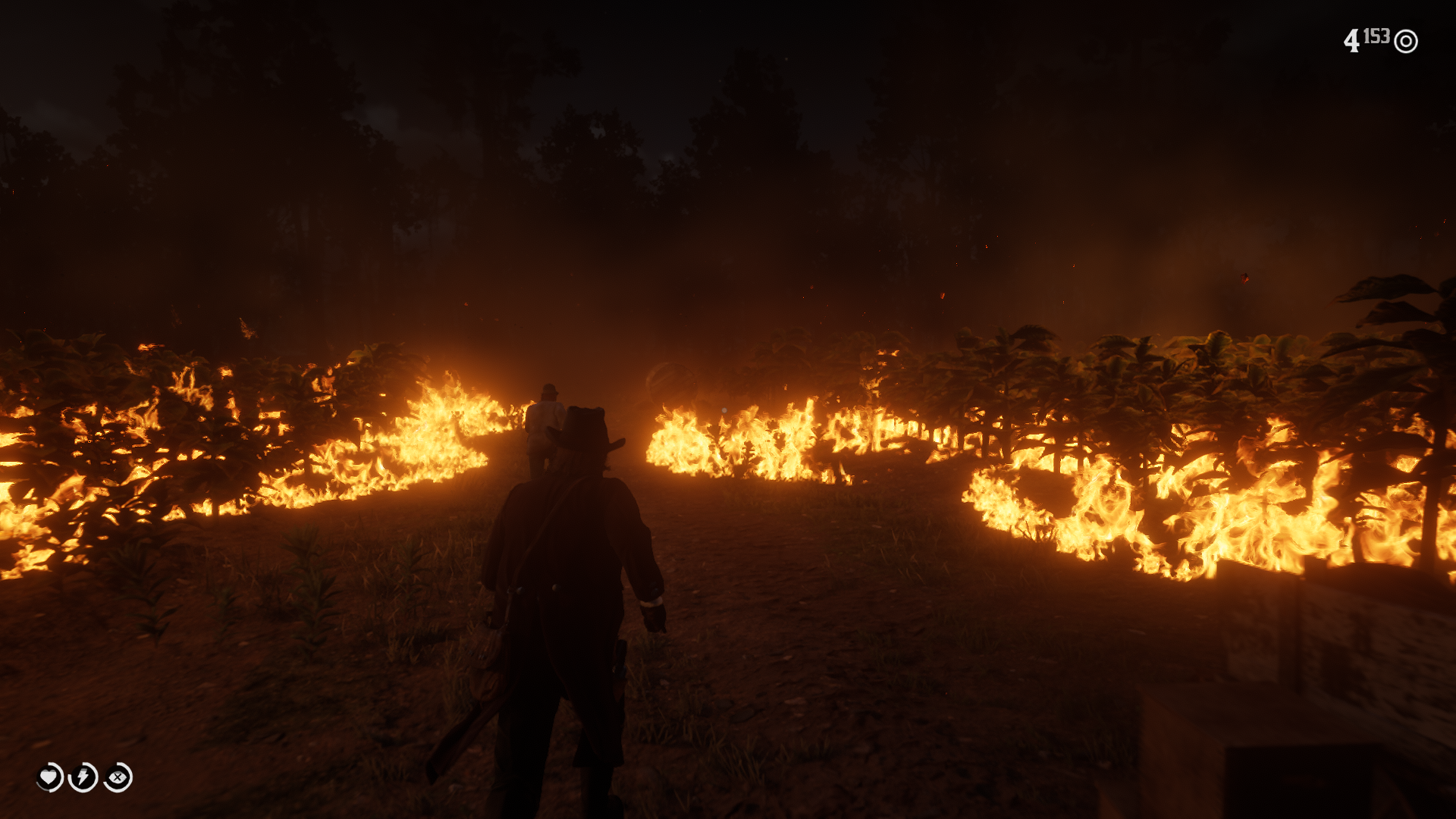Click the ammo type ring icon
The height and width of the screenshot is (819, 1456).
point(1406,41)
